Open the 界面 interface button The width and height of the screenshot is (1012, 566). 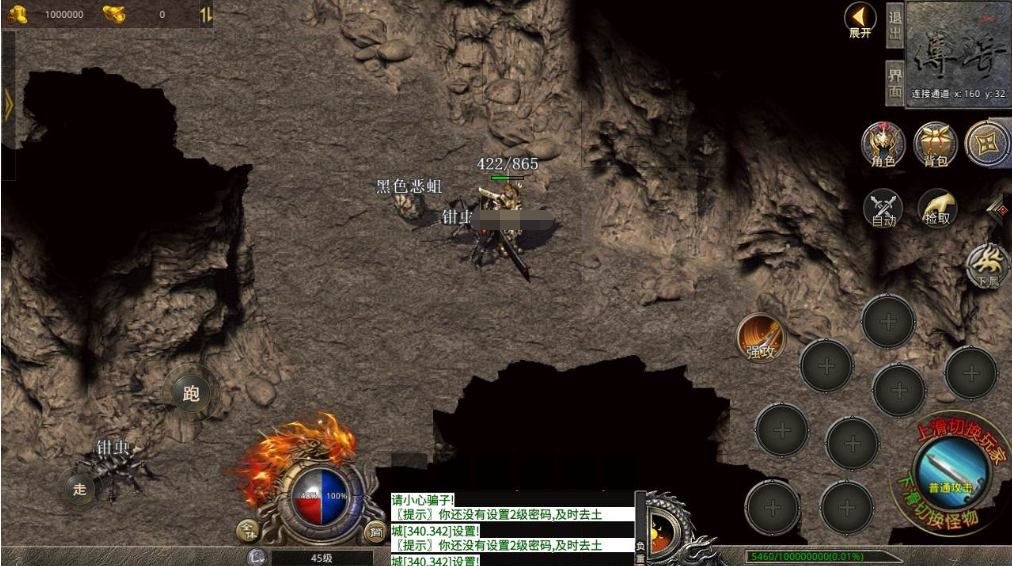[895, 82]
